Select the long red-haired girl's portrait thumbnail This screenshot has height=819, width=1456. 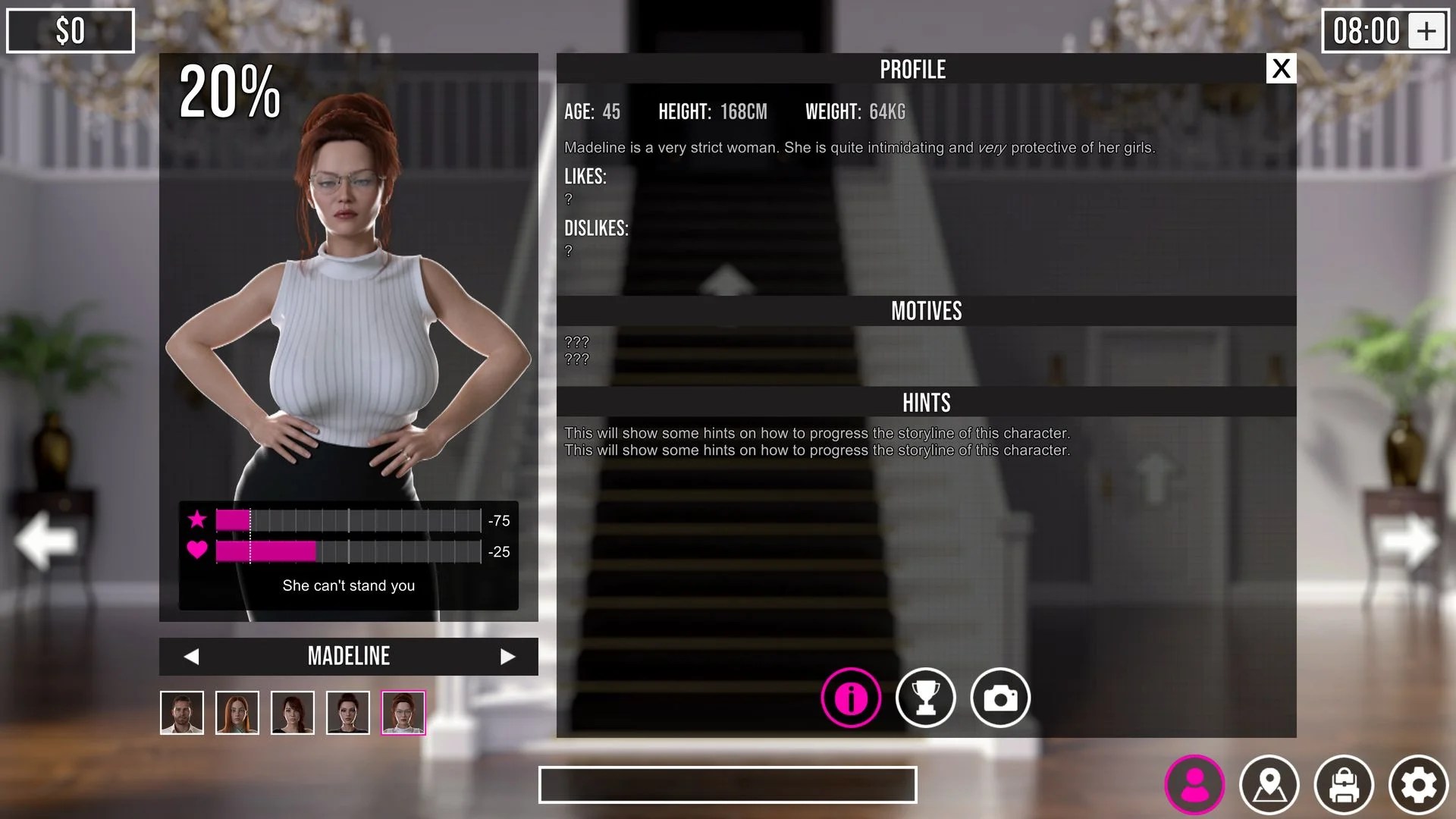(237, 713)
